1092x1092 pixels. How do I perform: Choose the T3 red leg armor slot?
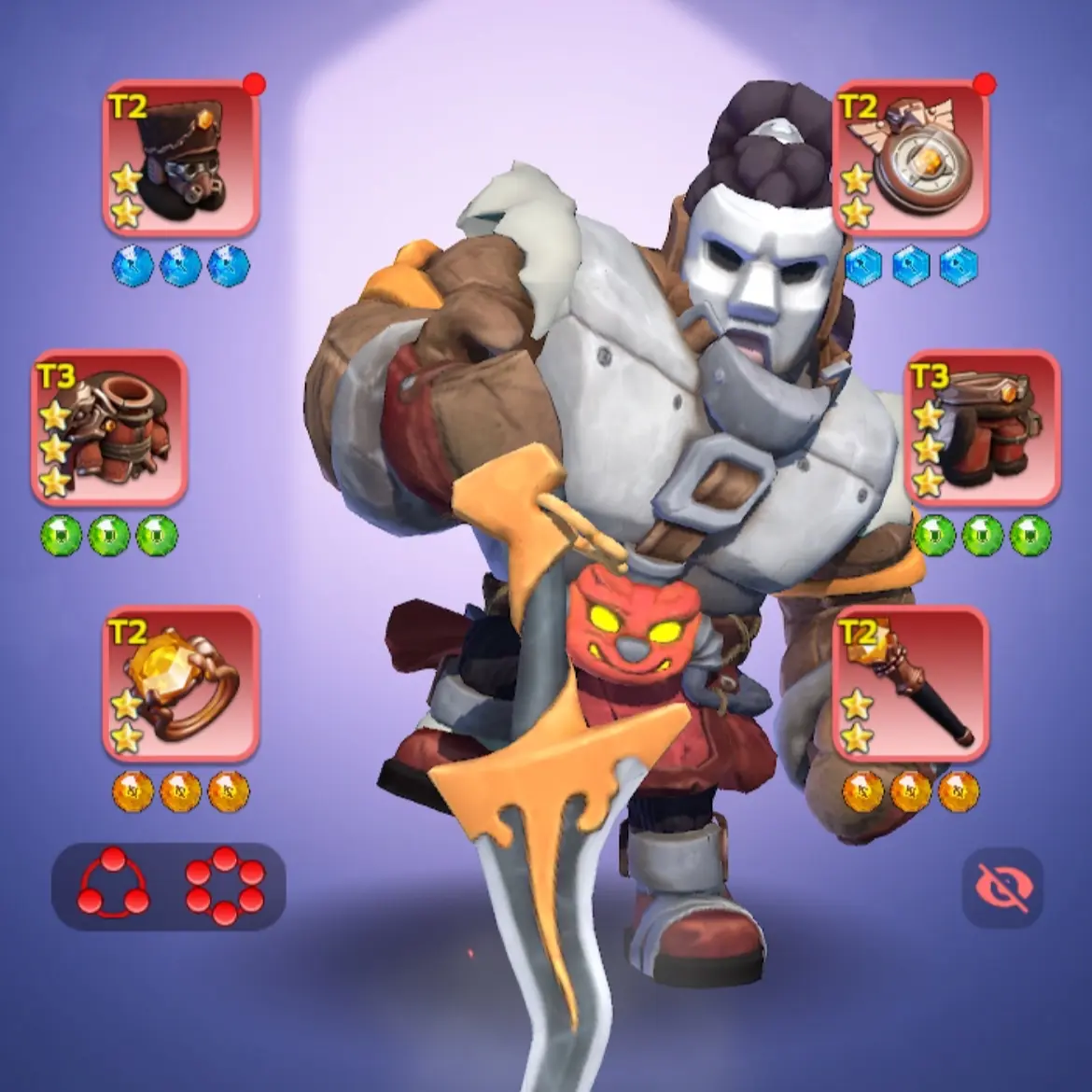pos(983,427)
